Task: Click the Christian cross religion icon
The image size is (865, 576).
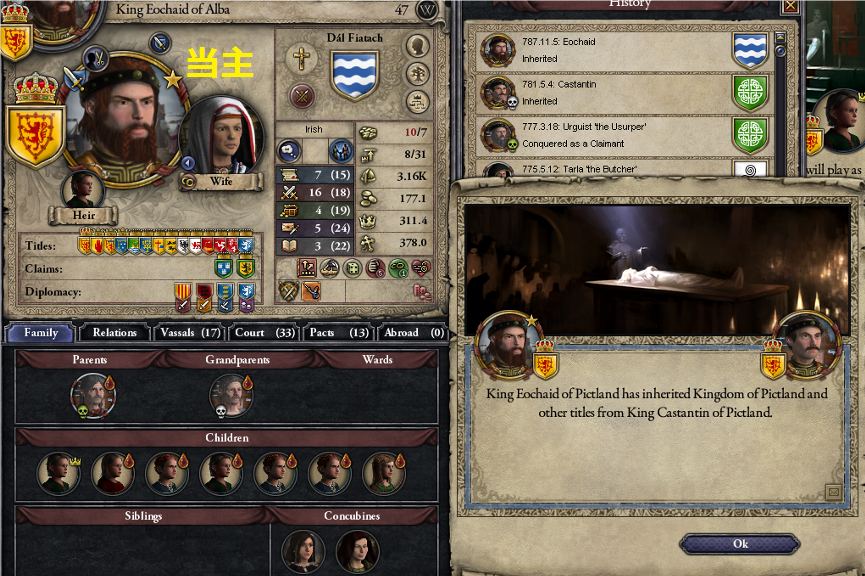Action: [x=300, y=59]
